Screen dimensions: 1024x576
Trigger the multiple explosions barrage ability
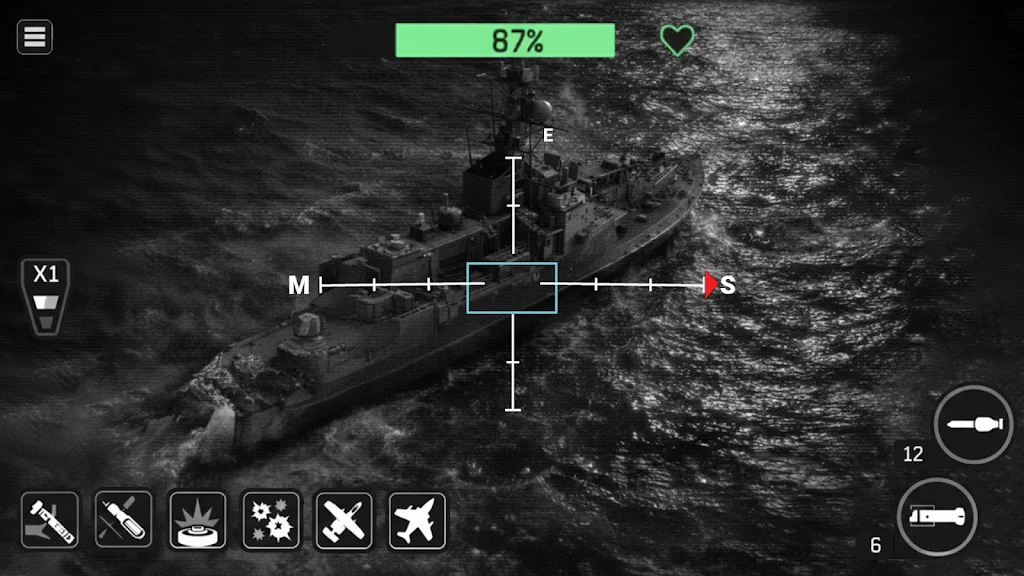tap(271, 520)
